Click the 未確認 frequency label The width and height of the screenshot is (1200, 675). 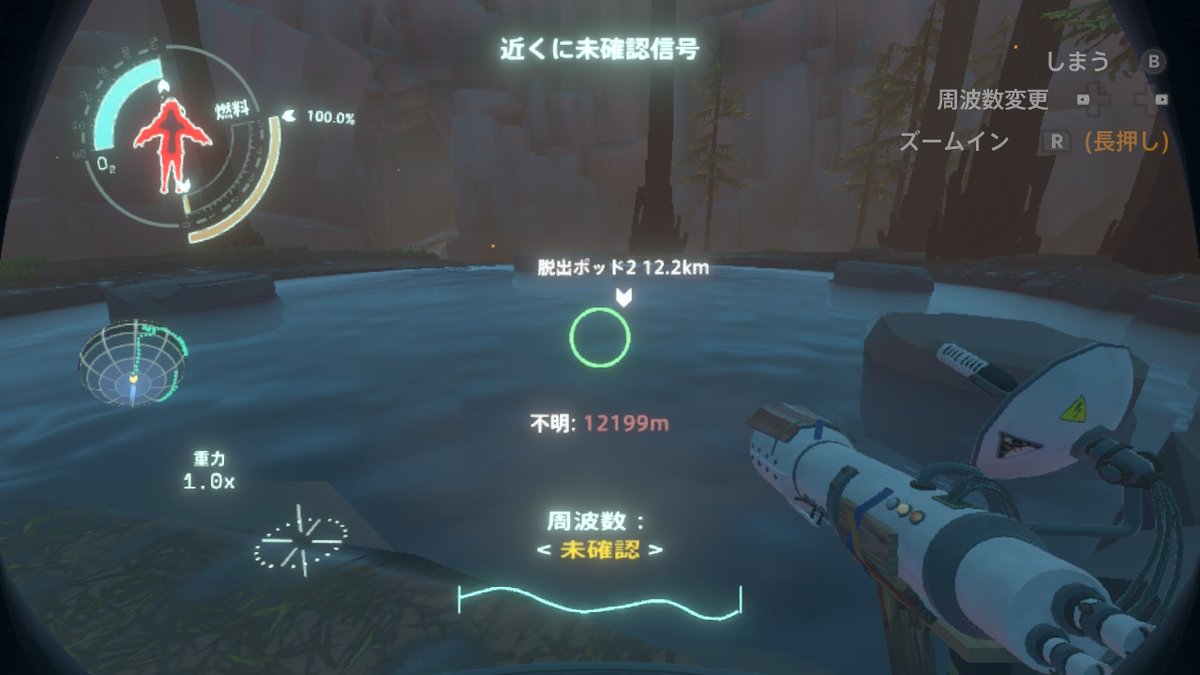pyautogui.click(x=600, y=549)
